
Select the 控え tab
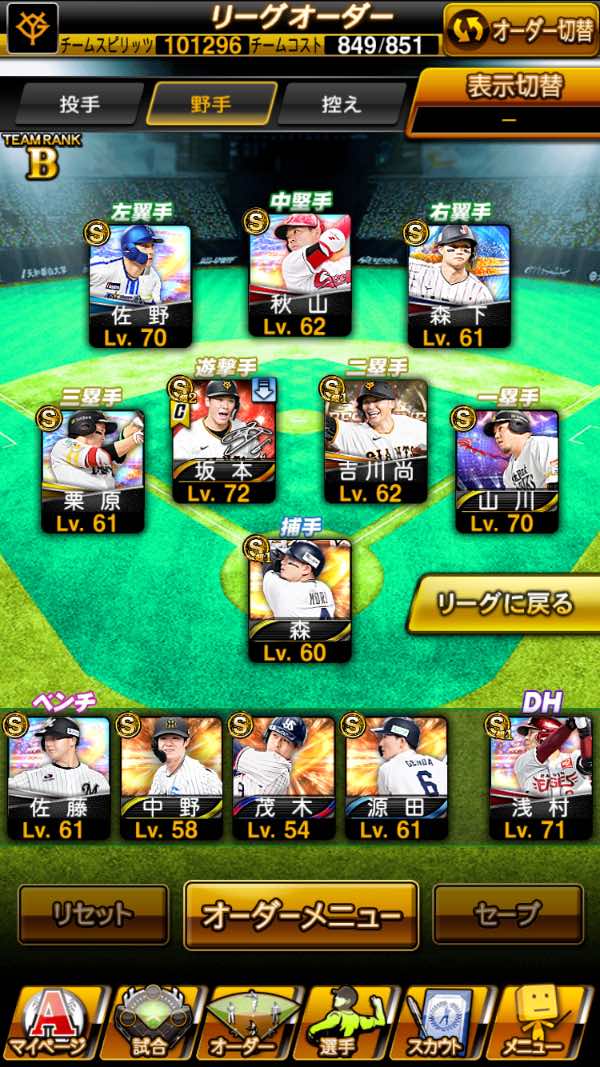(x=341, y=104)
